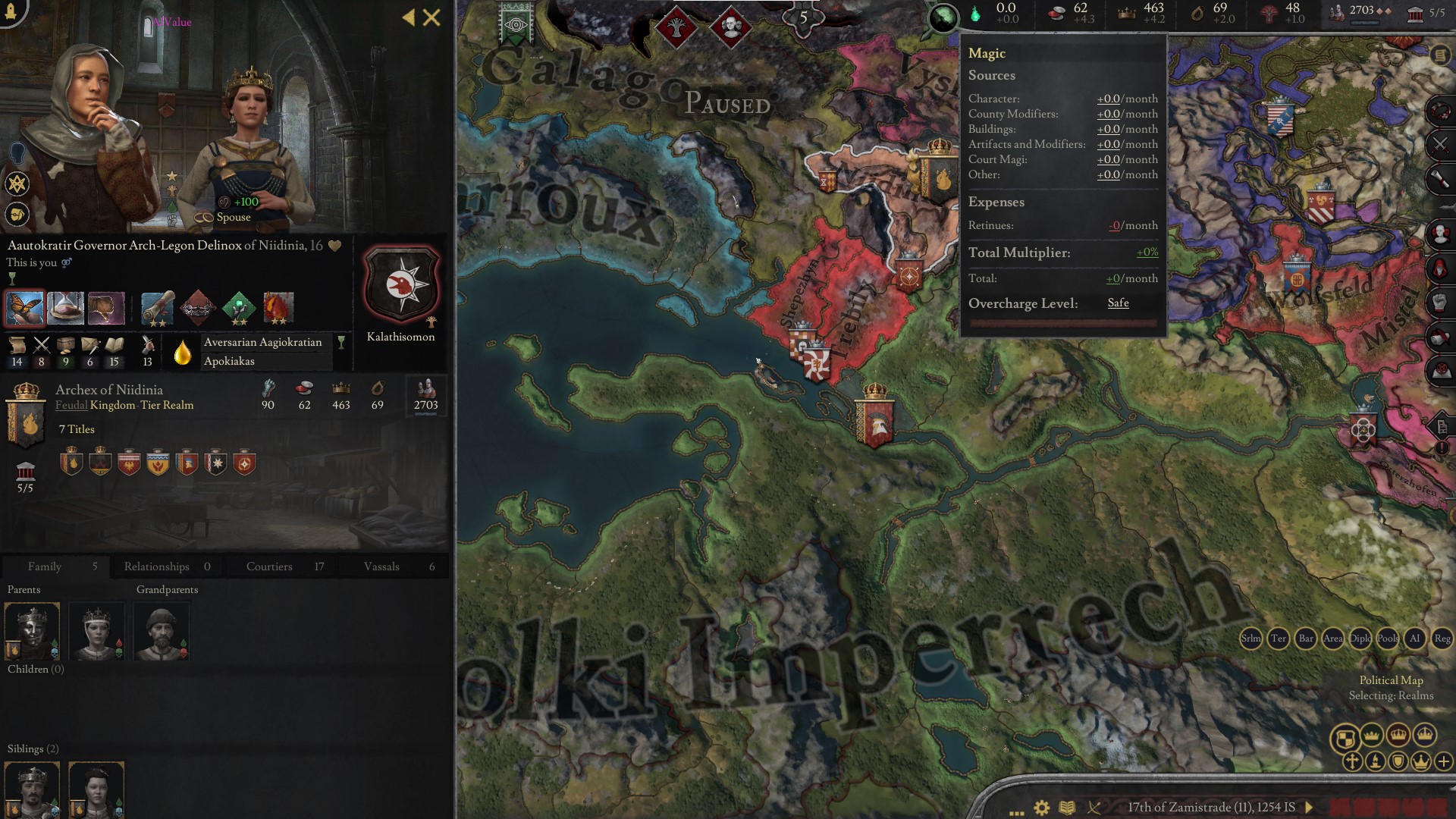Expand the 7 Titles list
The image size is (1456, 819).
point(76,429)
